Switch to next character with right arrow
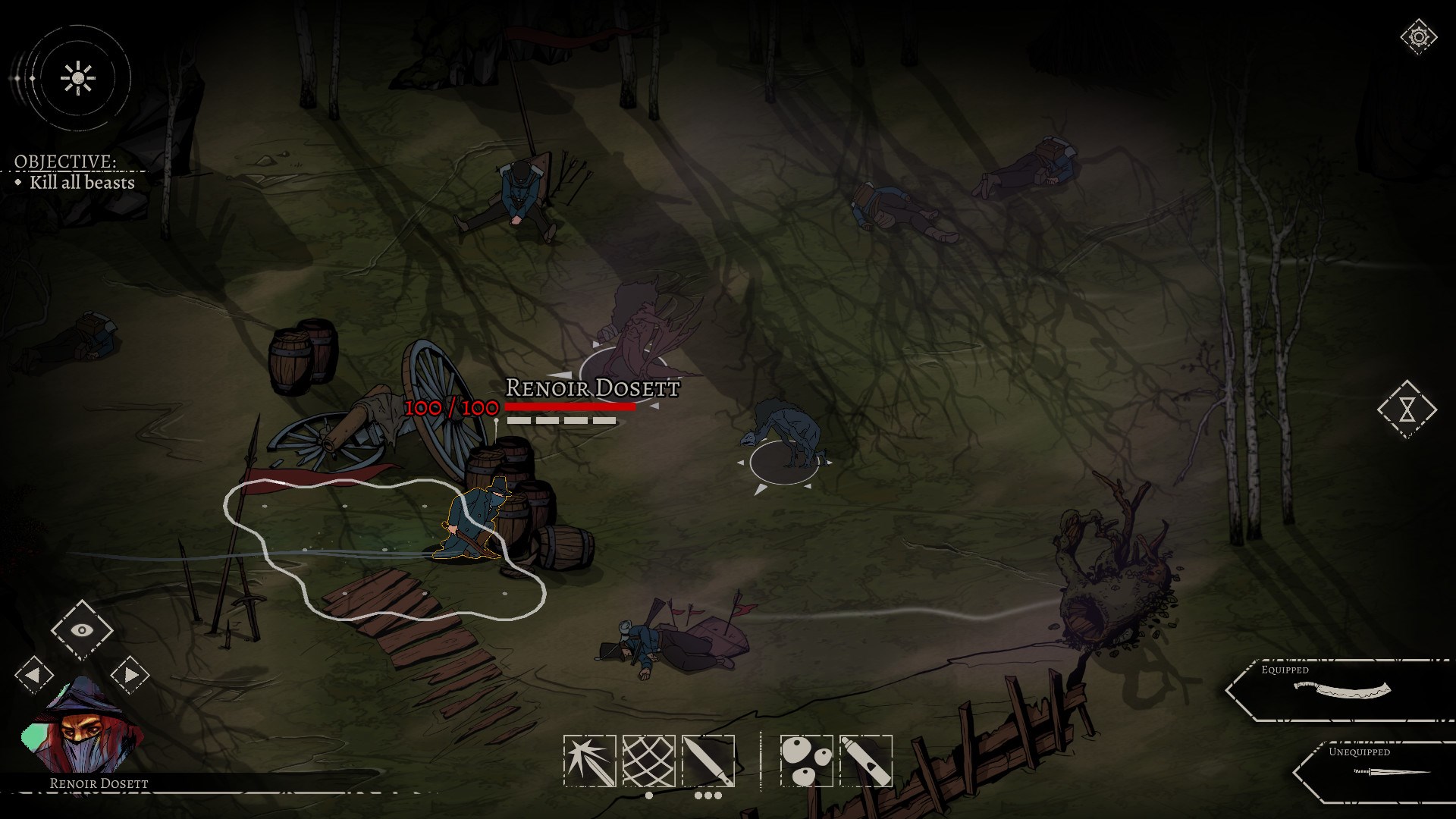This screenshot has width=1456, height=819. tap(130, 673)
